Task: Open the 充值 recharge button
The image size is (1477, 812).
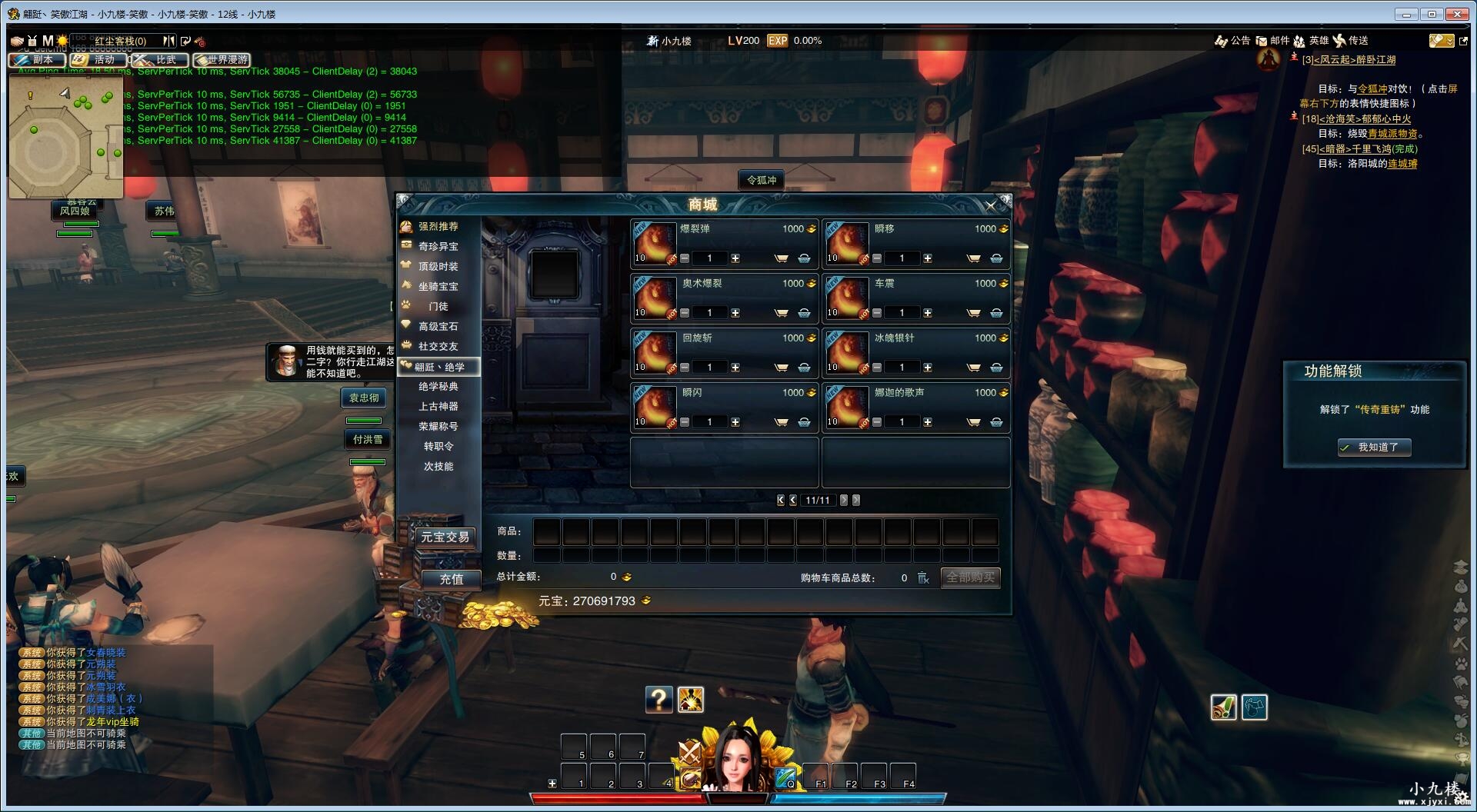Action: tap(451, 580)
